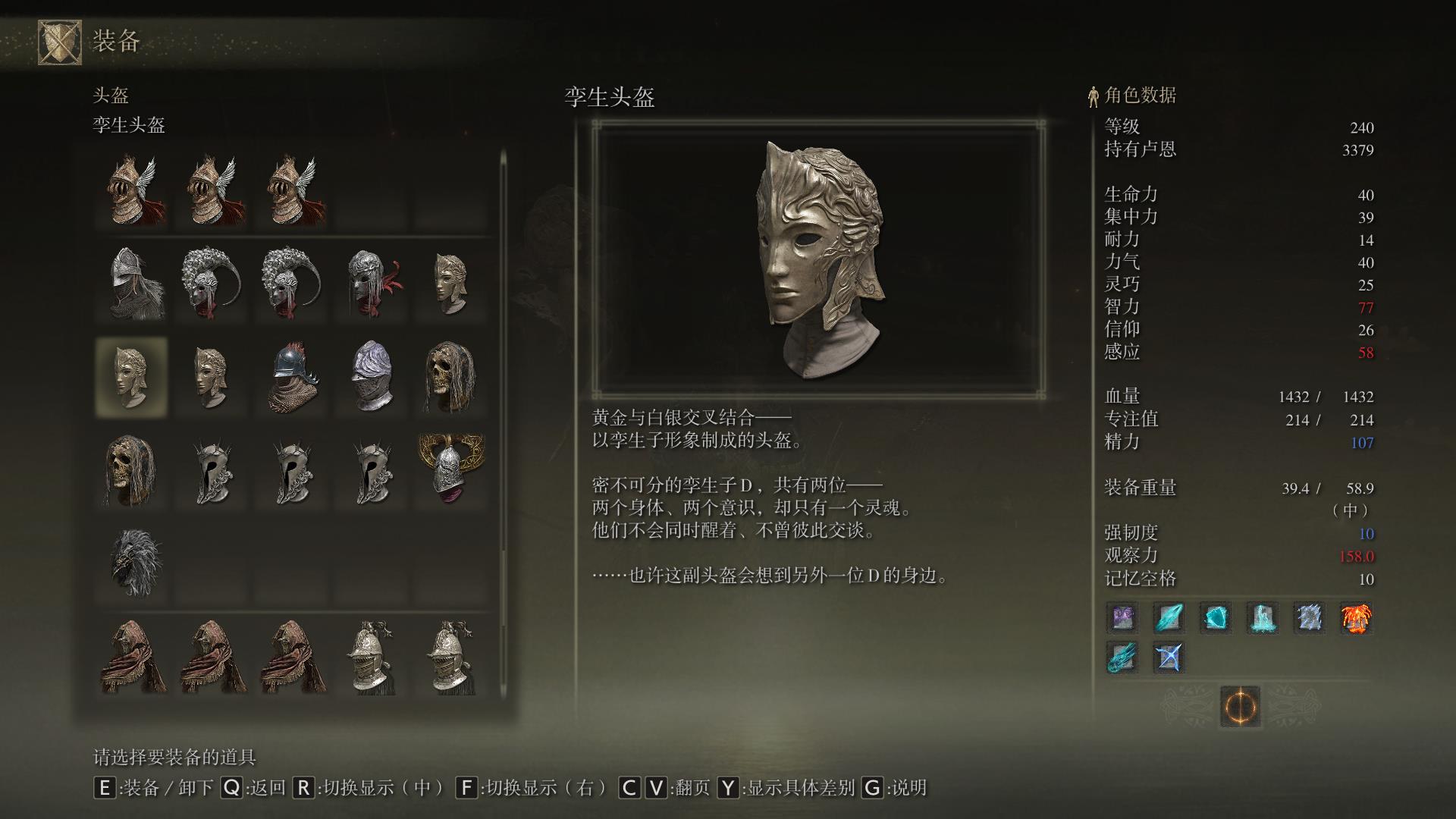Select the silver helm with purple plume
The width and height of the screenshot is (1456, 819).
[x=372, y=377]
